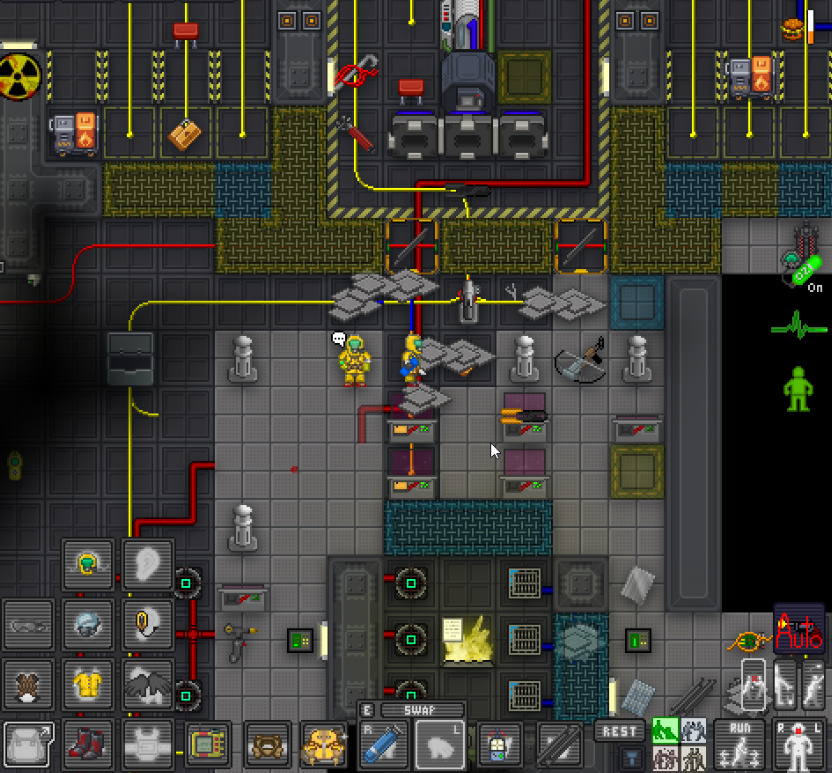832x773 pixels.
Task: Click the yellow hazard suit slot
Action: pyautogui.click(x=88, y=685)
